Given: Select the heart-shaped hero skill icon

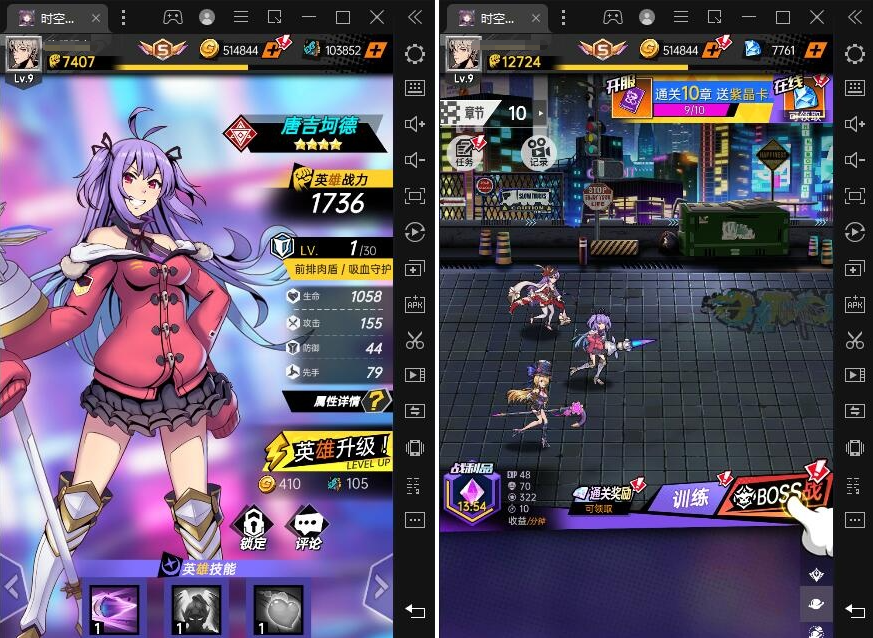Looking at the screenshot, I should point(277,607).
